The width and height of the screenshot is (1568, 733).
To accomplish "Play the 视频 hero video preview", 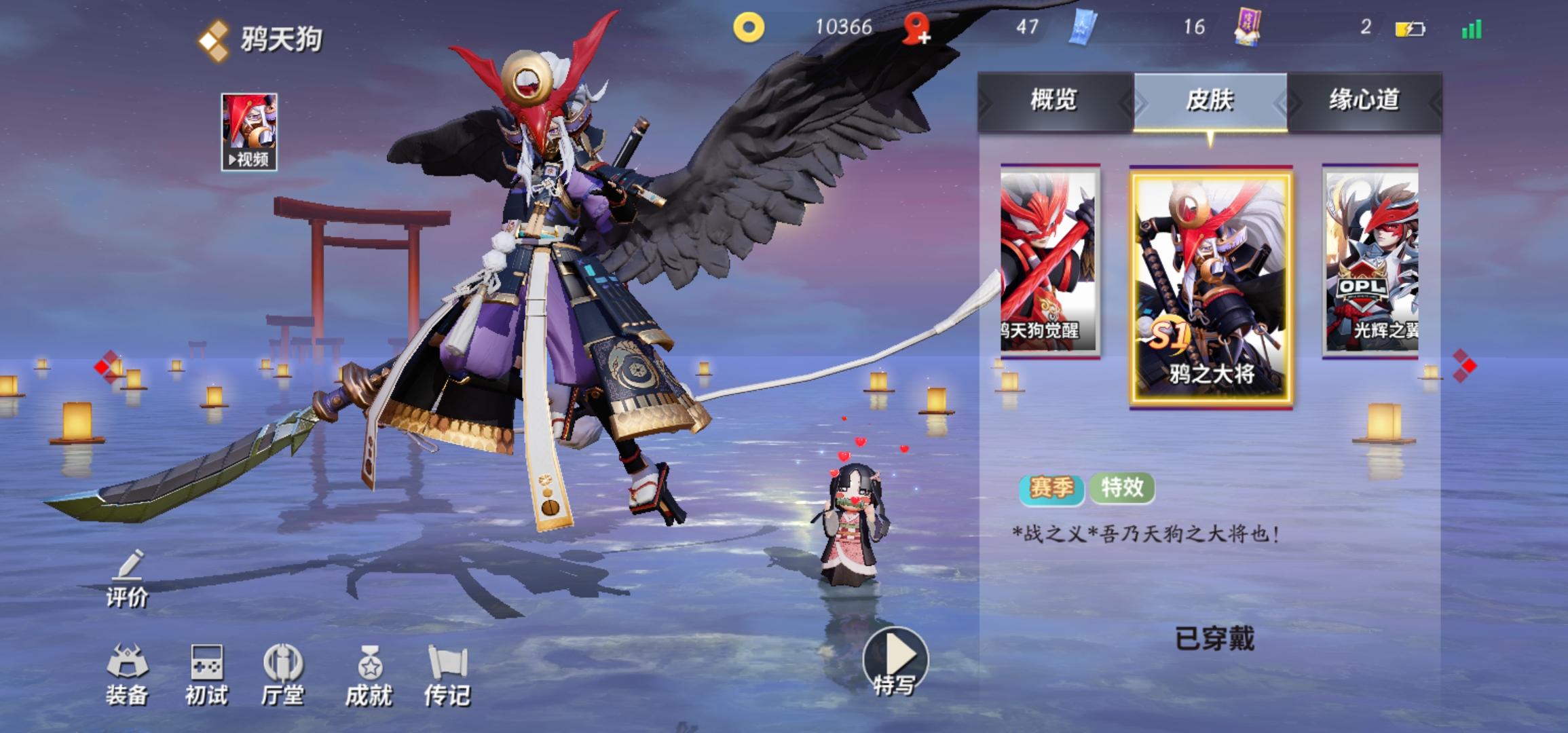I will click(251, 129).
